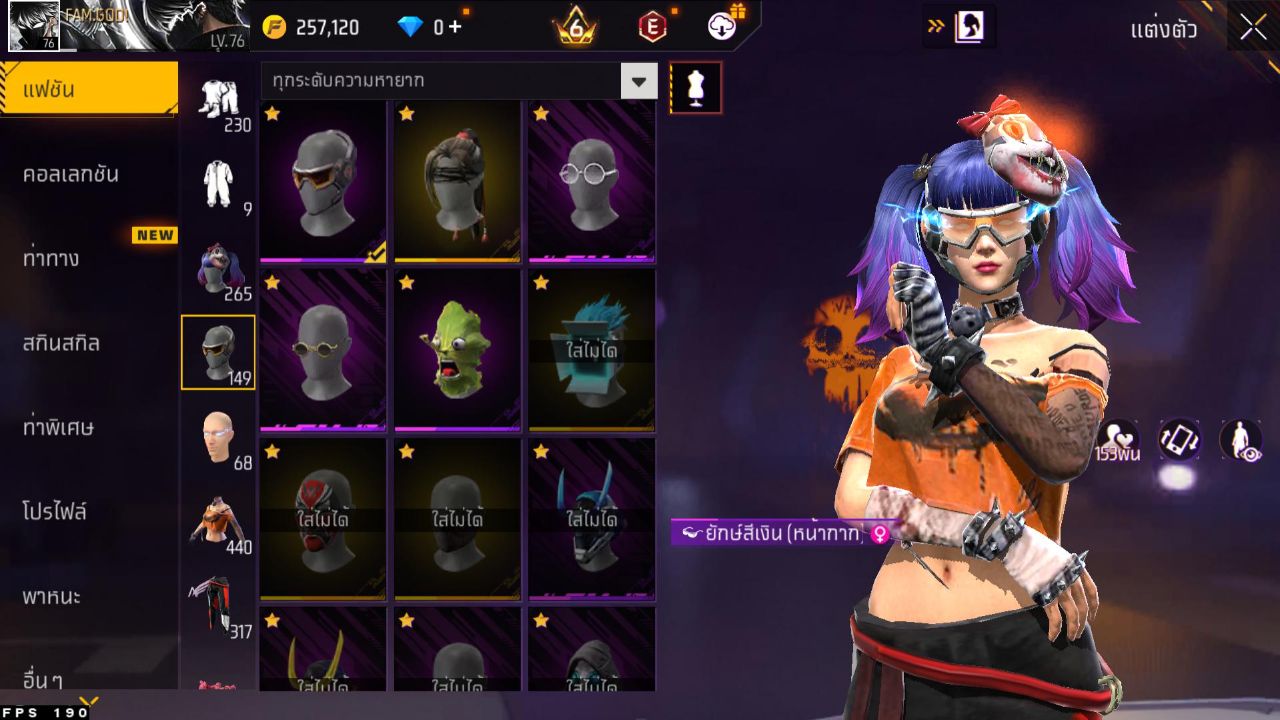Click the gold coin currency icon
This screenshot has height=720, width=1280.
(273, 27)
